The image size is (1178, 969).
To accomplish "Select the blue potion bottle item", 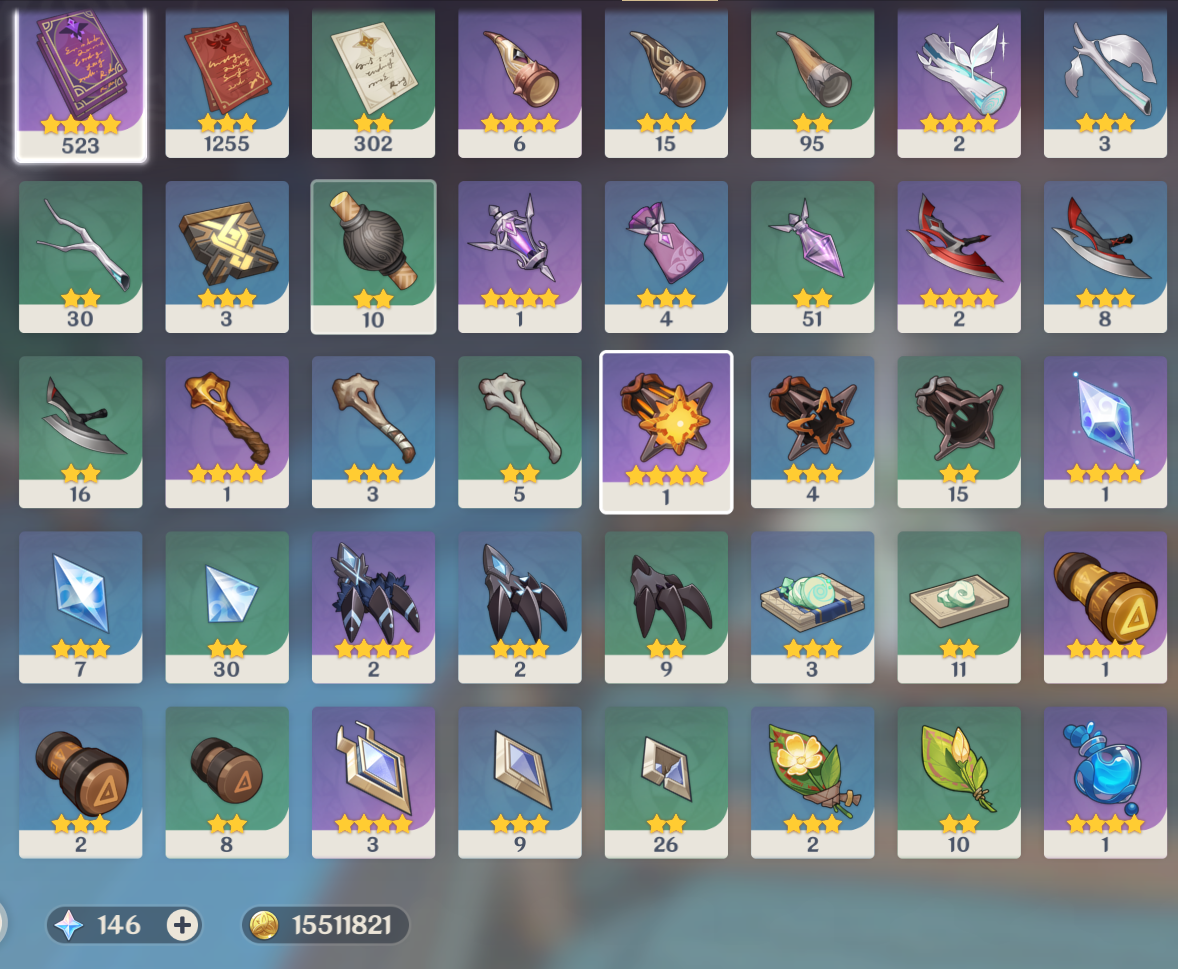I will click(x=1105, y=780).
